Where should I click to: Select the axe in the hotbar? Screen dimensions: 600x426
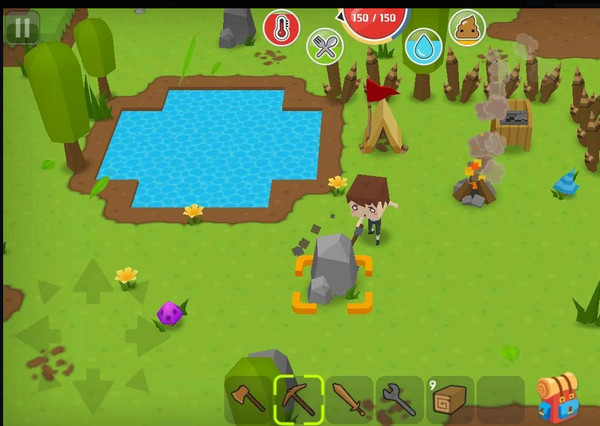[247, 399]
